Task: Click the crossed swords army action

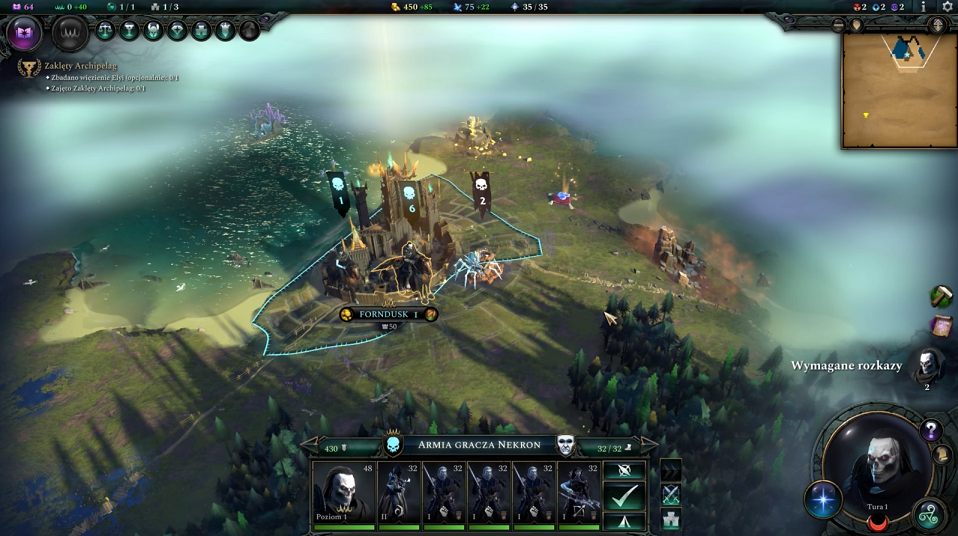Action: (x=671, y=494)
